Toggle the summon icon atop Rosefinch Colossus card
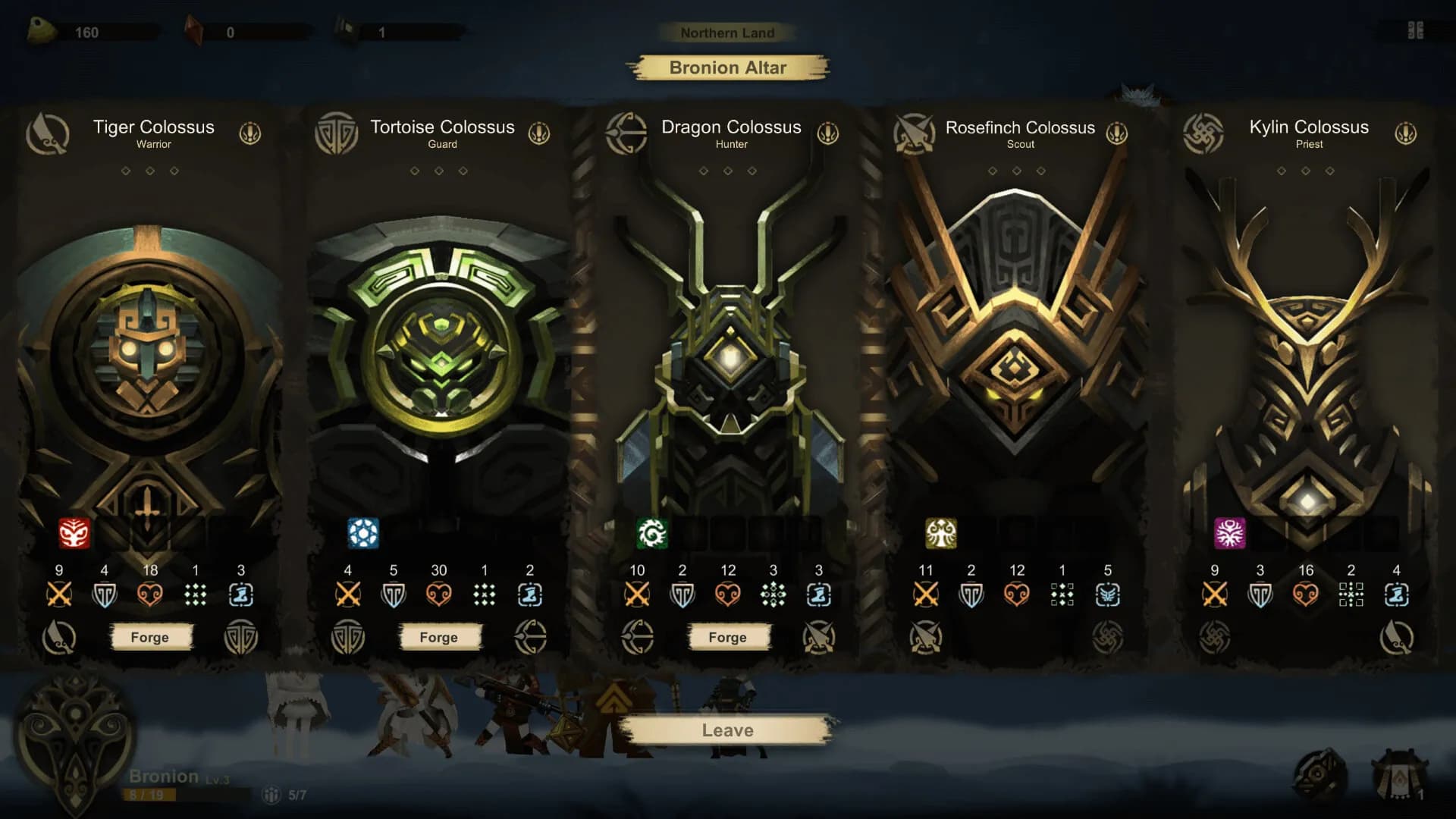The image size is (1456, 819). (x=1117, y=133)
